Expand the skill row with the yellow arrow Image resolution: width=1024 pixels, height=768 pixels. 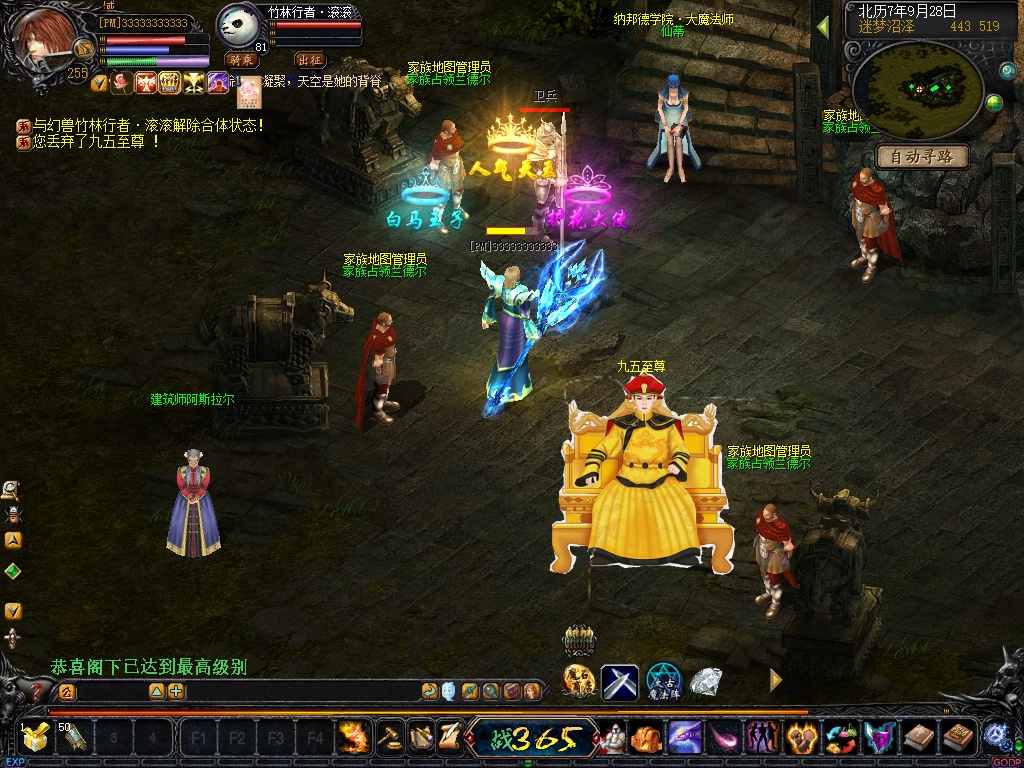(775, 680)
